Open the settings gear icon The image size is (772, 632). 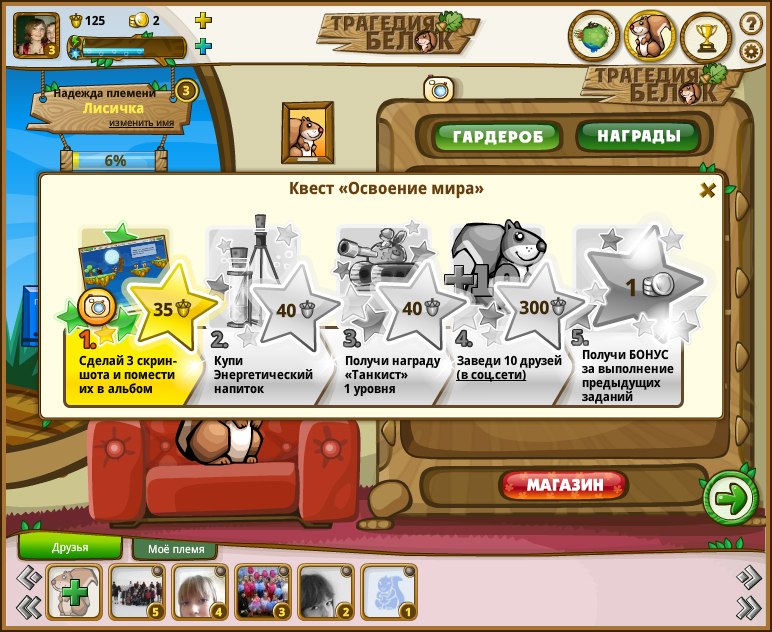point(752,51)
